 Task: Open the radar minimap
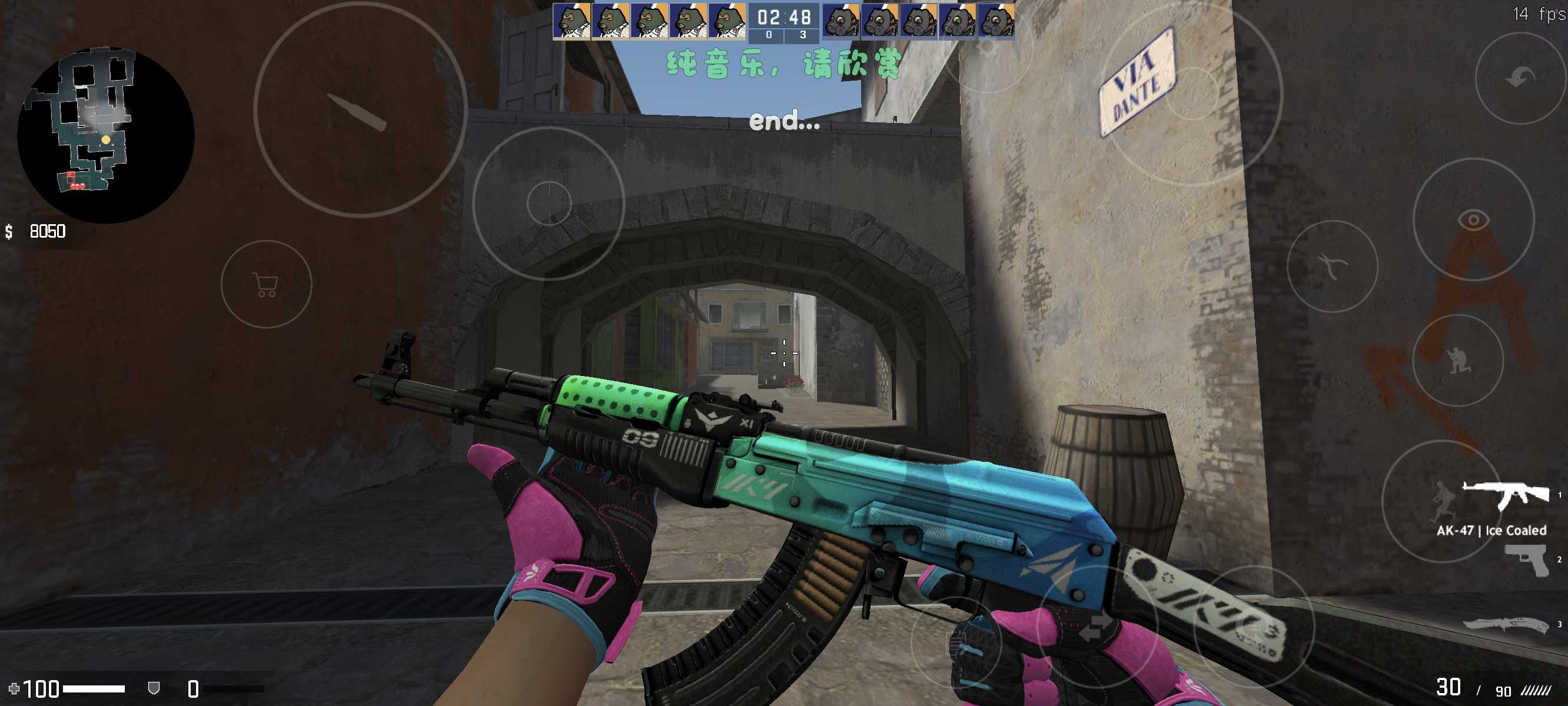[x=105, y=135]
